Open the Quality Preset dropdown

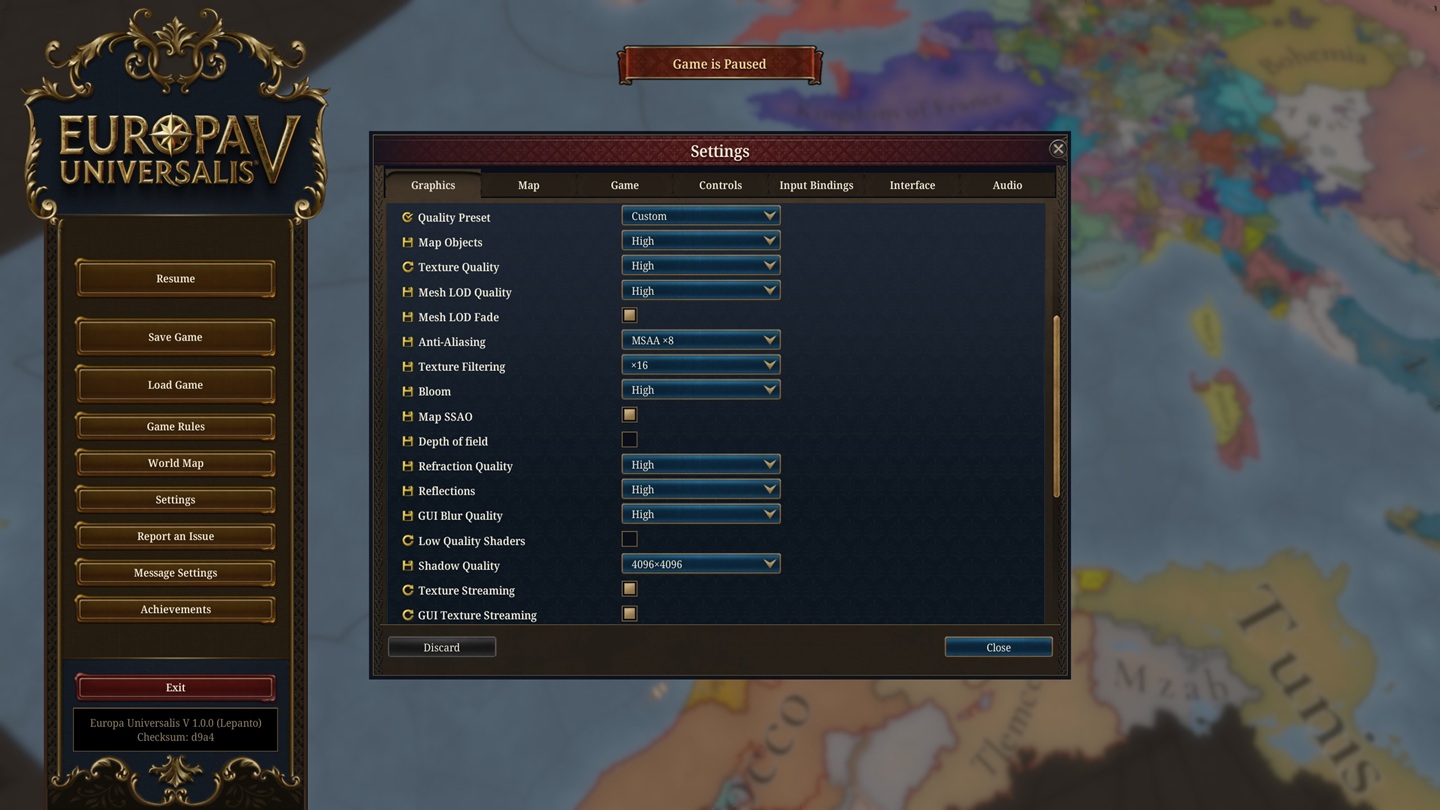[x=700, y=216]
